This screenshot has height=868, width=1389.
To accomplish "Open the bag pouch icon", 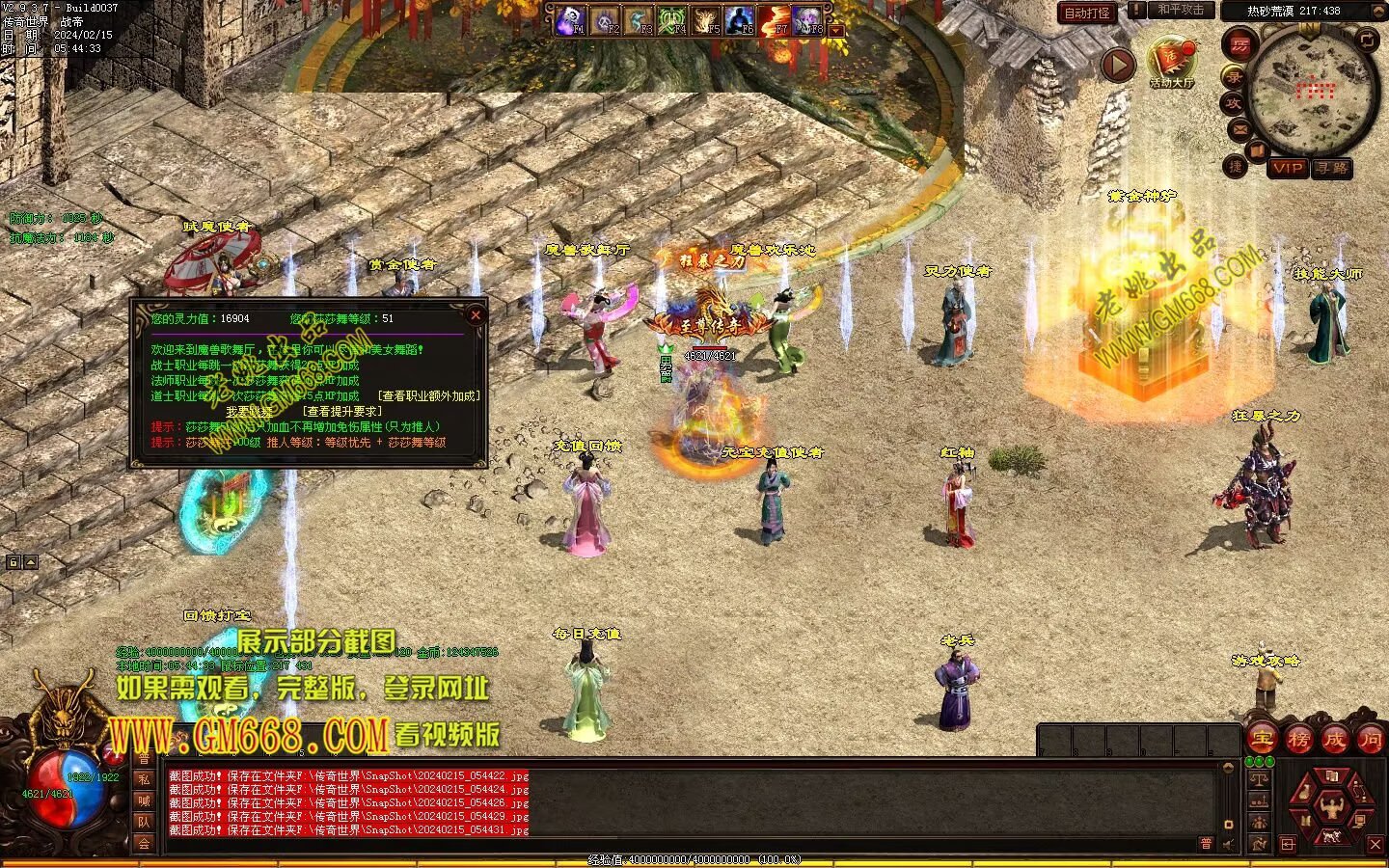I will tap(1307, 793).
